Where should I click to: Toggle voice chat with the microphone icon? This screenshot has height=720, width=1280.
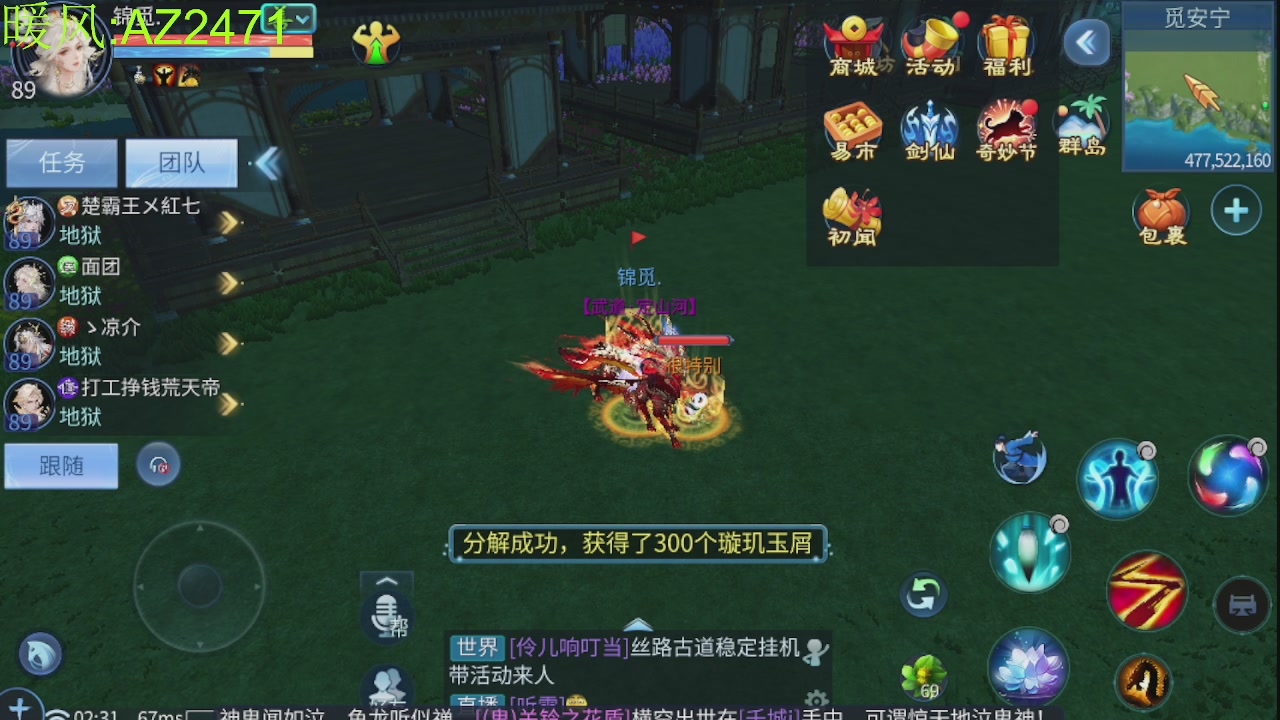[386, 610]
